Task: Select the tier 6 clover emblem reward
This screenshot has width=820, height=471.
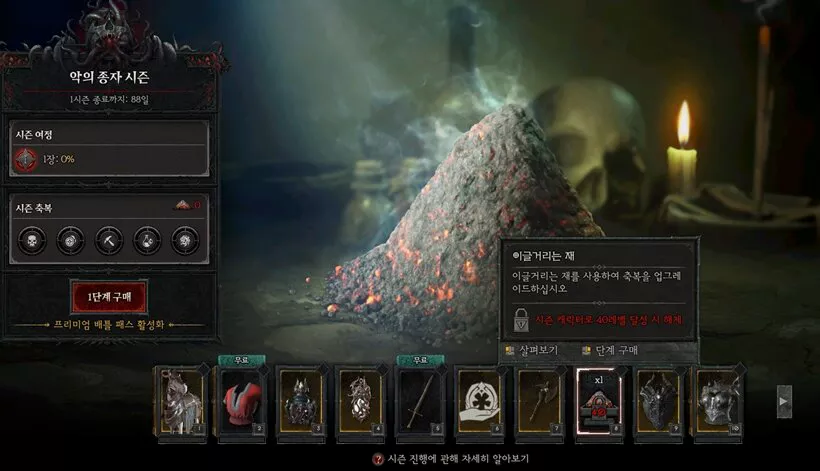Action: [480, 403]
